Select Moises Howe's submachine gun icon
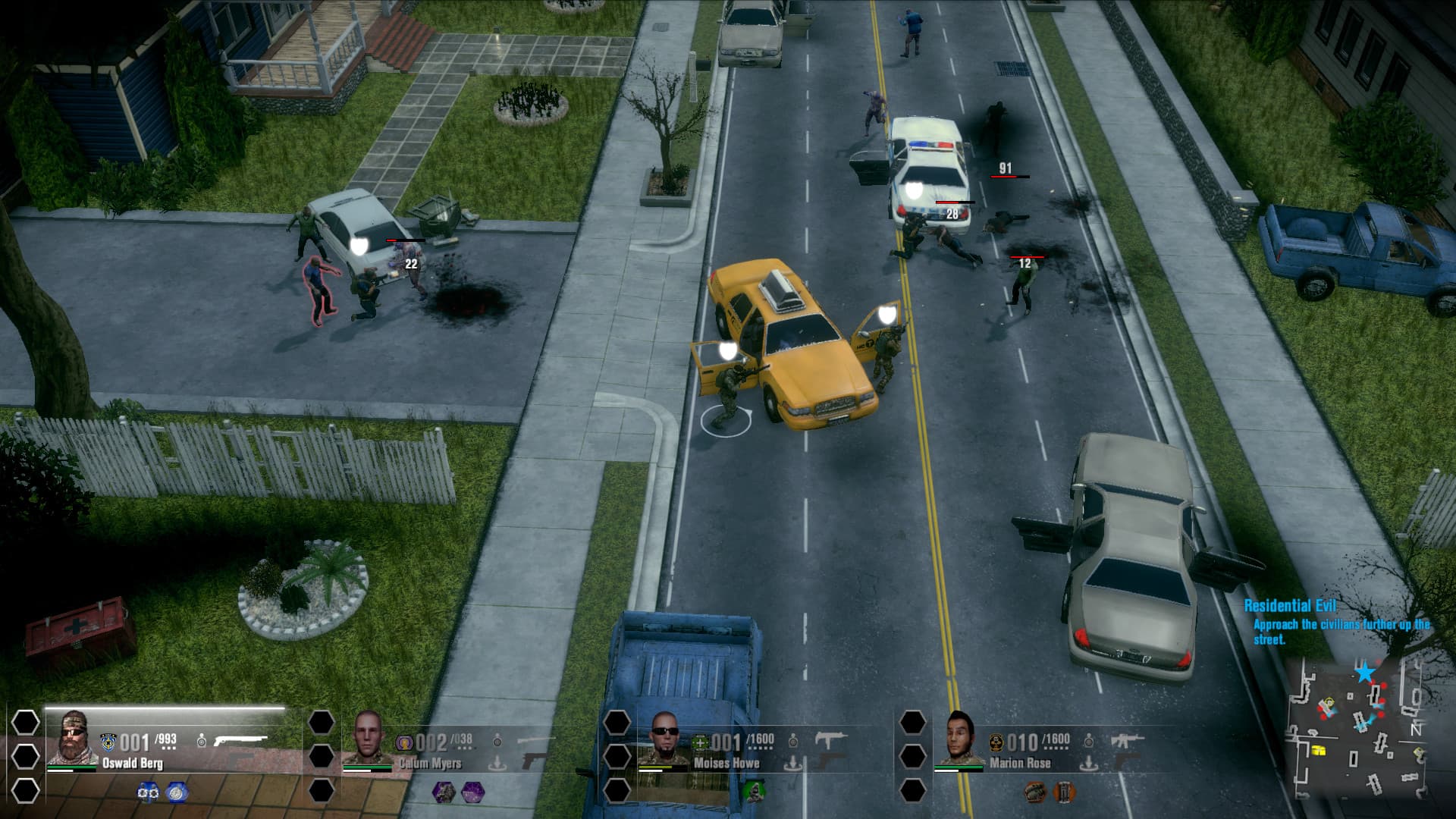 coord(831,736)
